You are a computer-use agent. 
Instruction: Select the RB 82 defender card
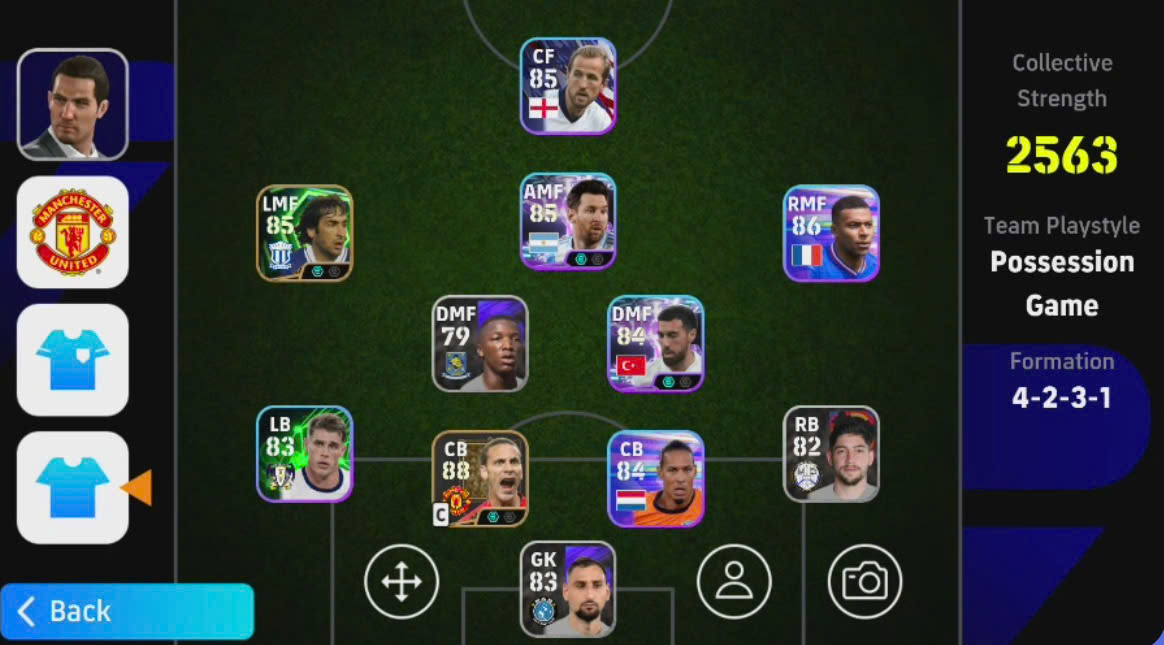pos(831,453)
